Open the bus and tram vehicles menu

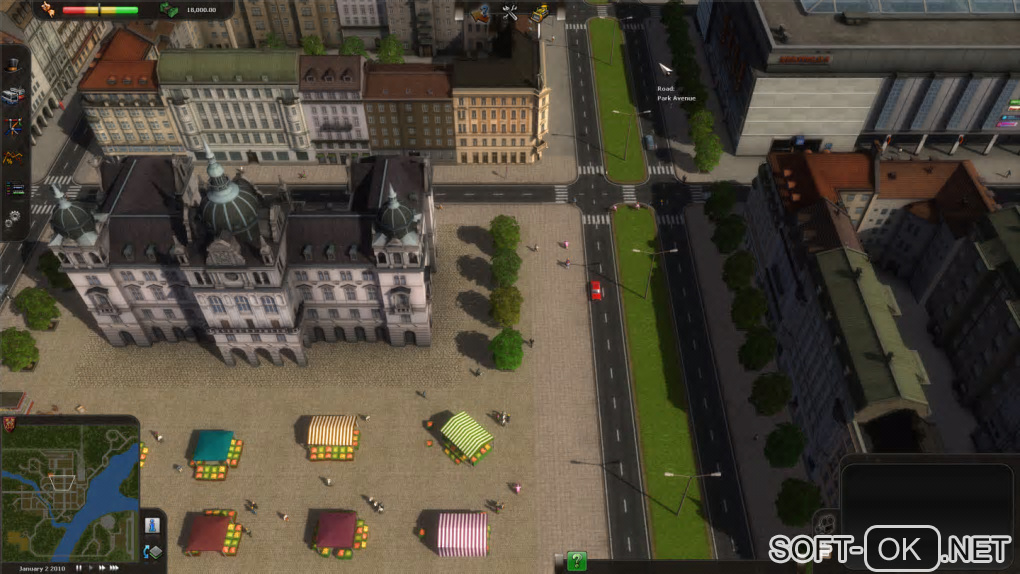(14, 96)
